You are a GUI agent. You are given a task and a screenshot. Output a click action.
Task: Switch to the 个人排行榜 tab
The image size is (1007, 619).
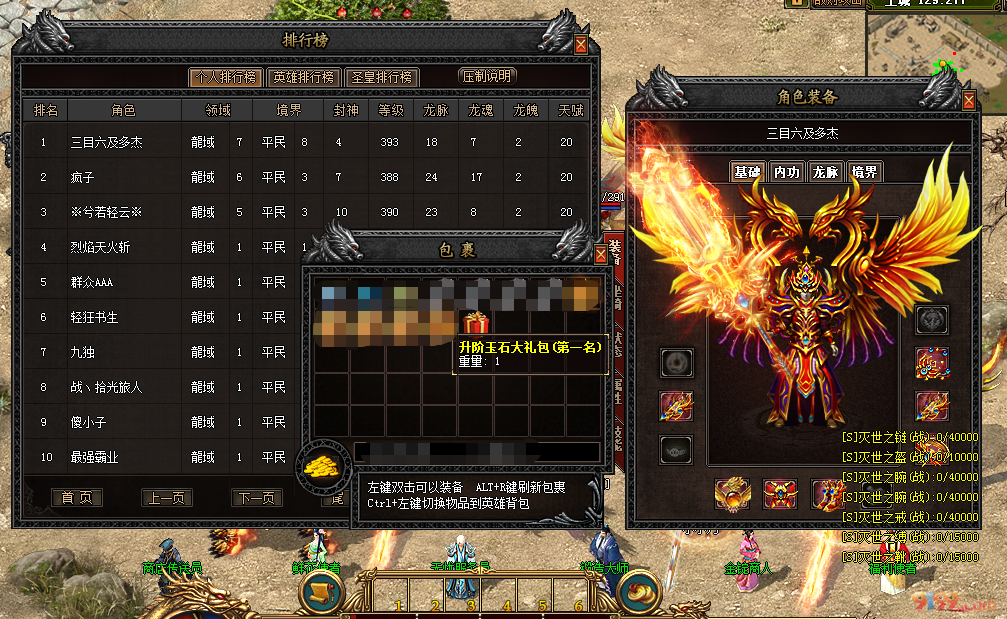pos(225,77)
